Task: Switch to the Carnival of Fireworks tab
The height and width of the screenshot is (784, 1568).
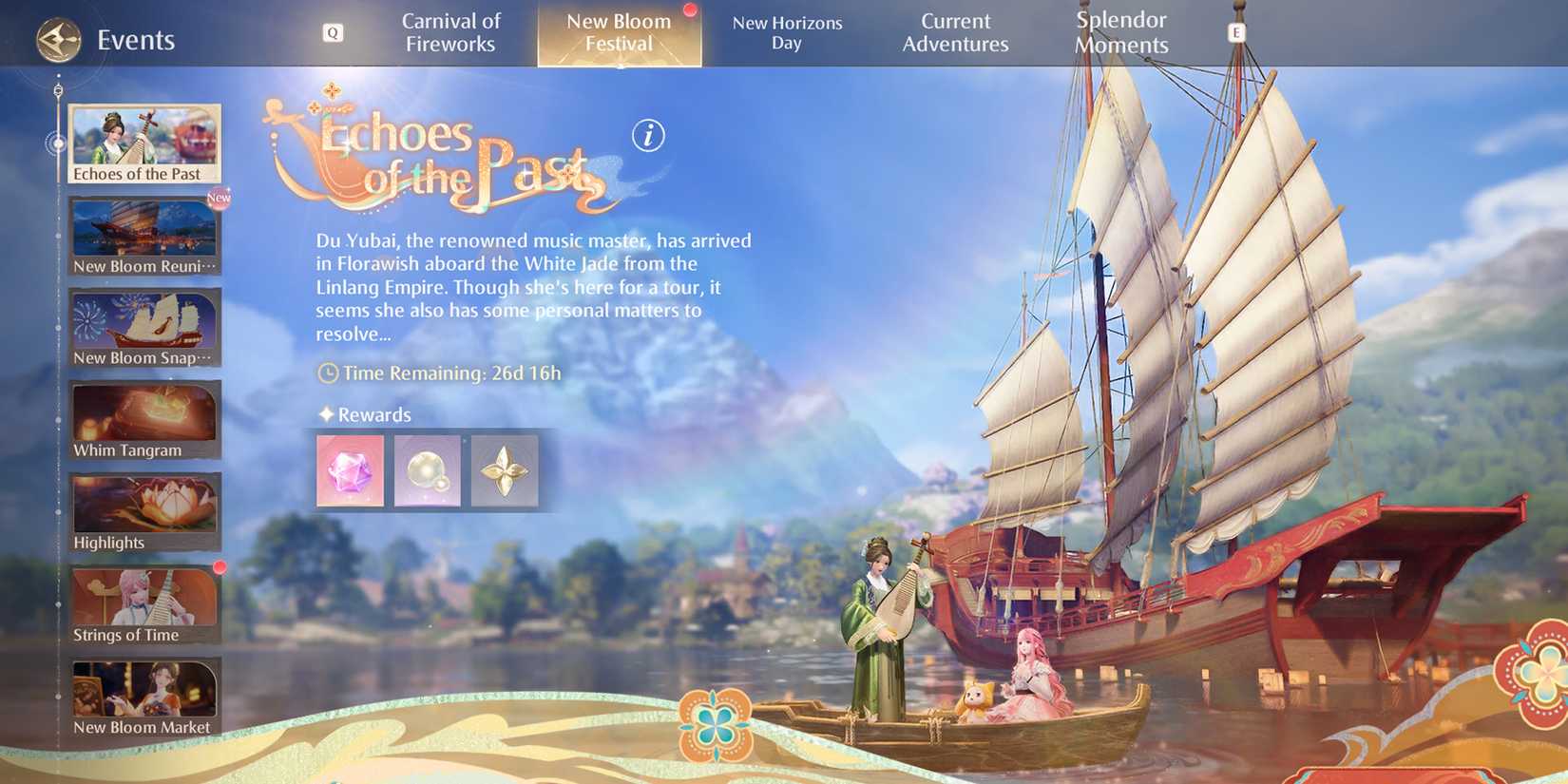Action: [451, 31]
